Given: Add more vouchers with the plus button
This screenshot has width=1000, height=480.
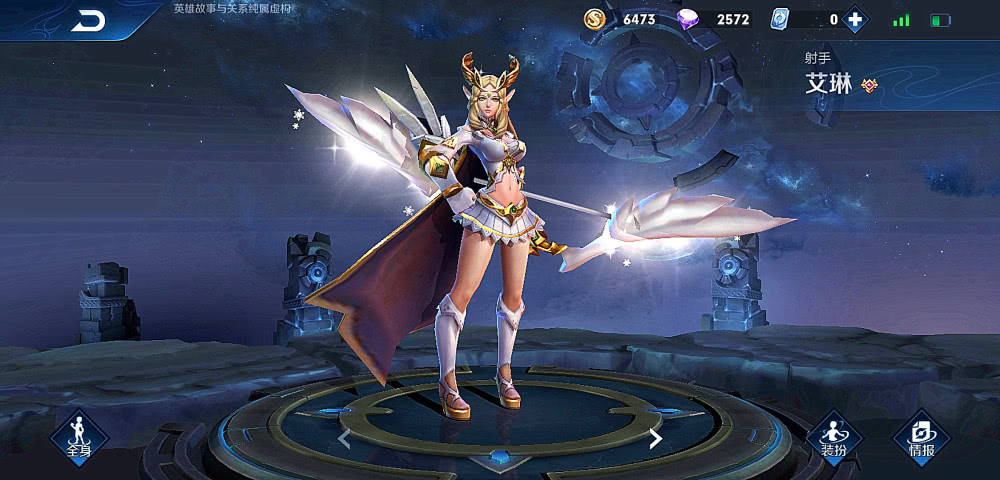Looking at the screenshot, I should pyautogui.click(x=854, y=19).
